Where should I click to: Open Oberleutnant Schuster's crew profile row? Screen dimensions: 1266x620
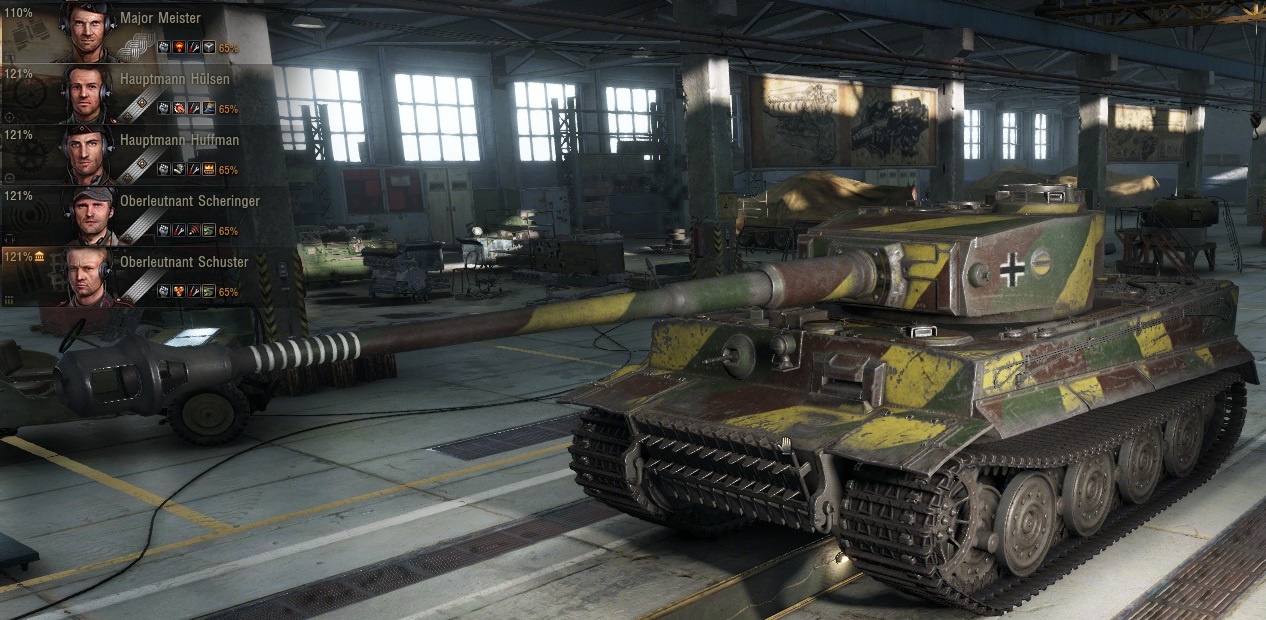[x=183, y=262]
